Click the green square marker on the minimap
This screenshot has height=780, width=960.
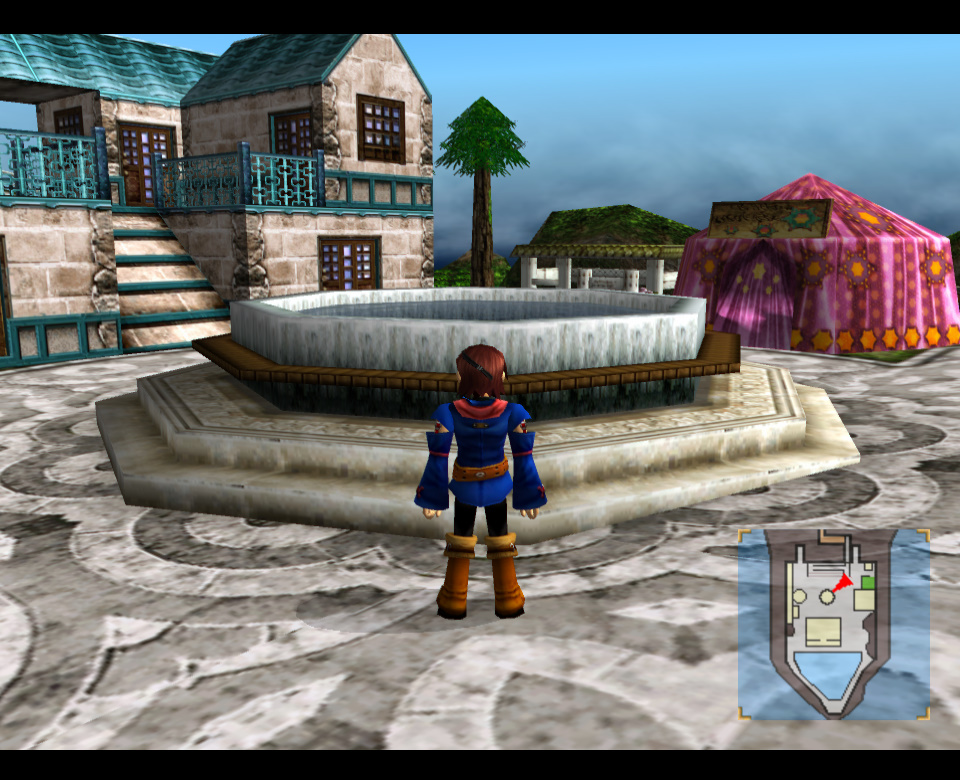[867, 582]
